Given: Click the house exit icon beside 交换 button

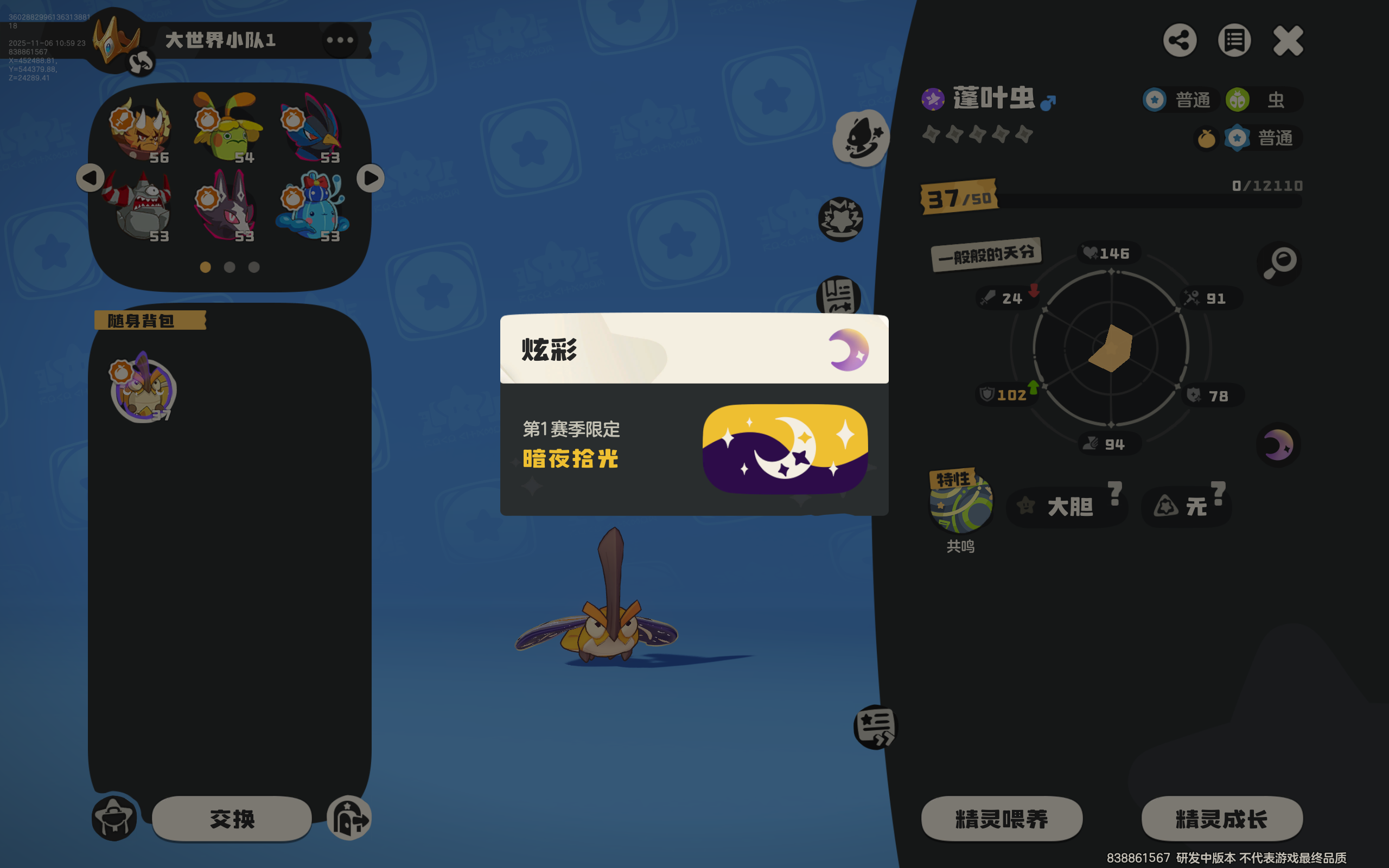Looking at the screenshot, I should (x=349, y=818).
